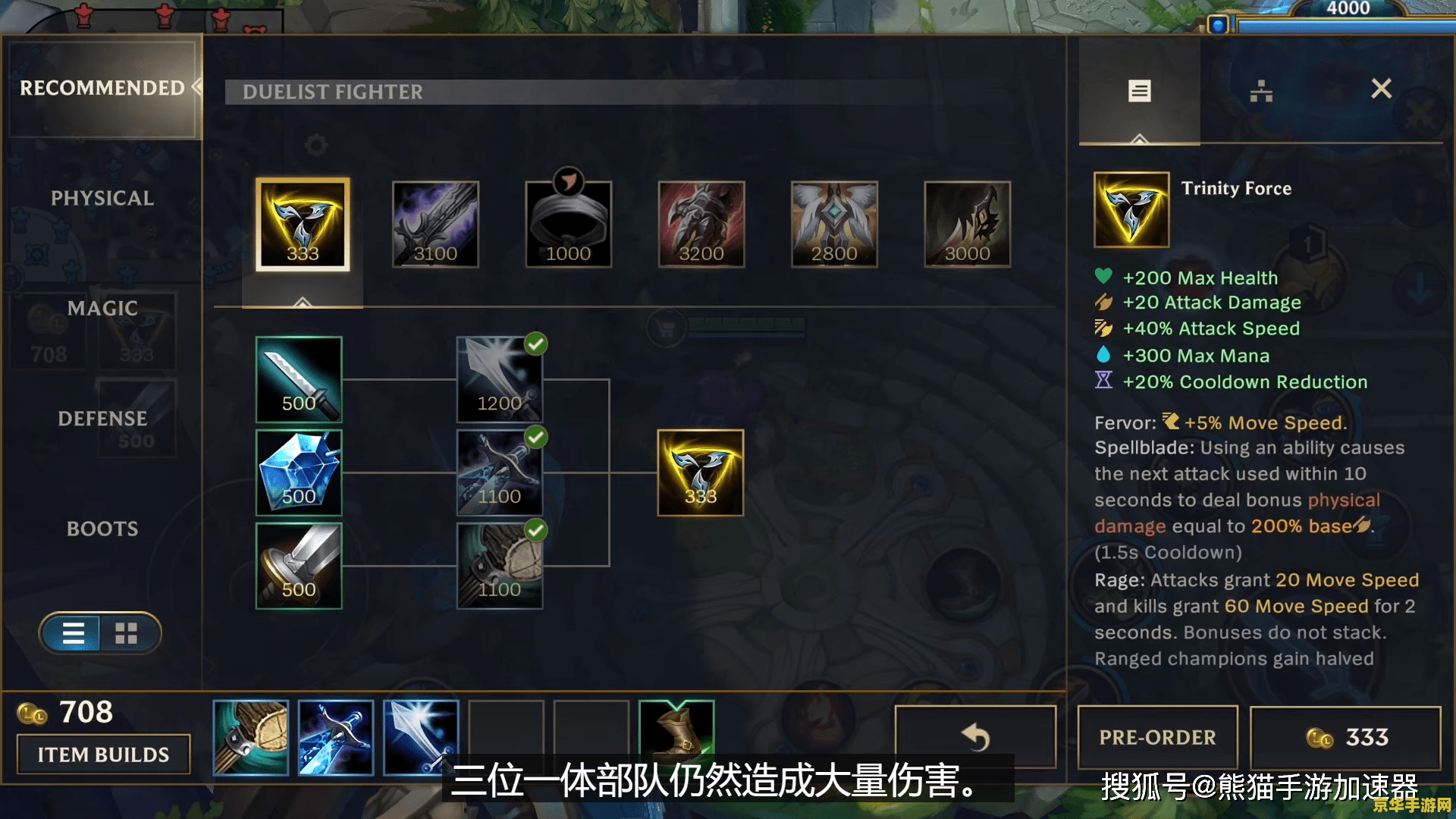Click the chevron under the item description tab
1456x819 pixels.
point(1139,139)
